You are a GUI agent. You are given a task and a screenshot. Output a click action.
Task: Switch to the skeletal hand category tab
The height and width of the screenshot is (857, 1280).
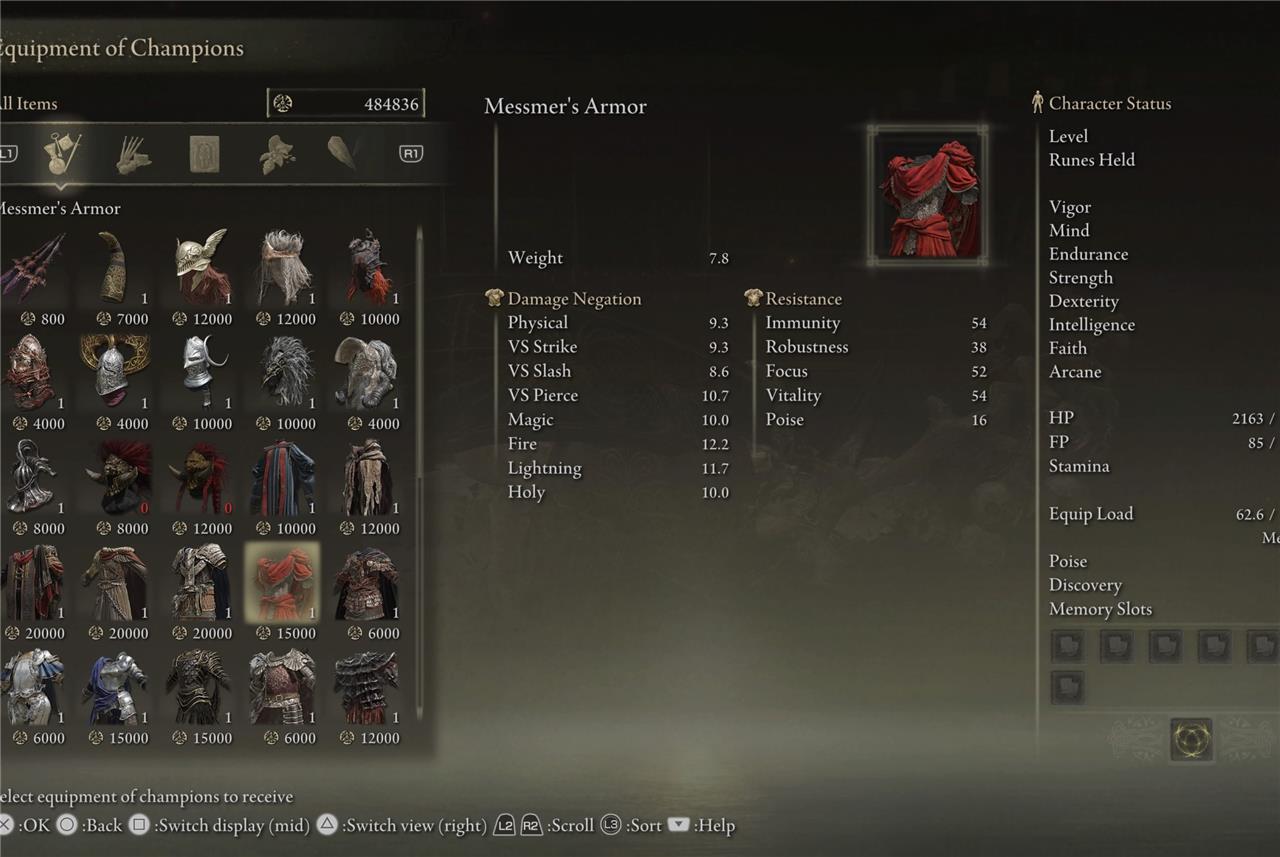click(133, 154)
